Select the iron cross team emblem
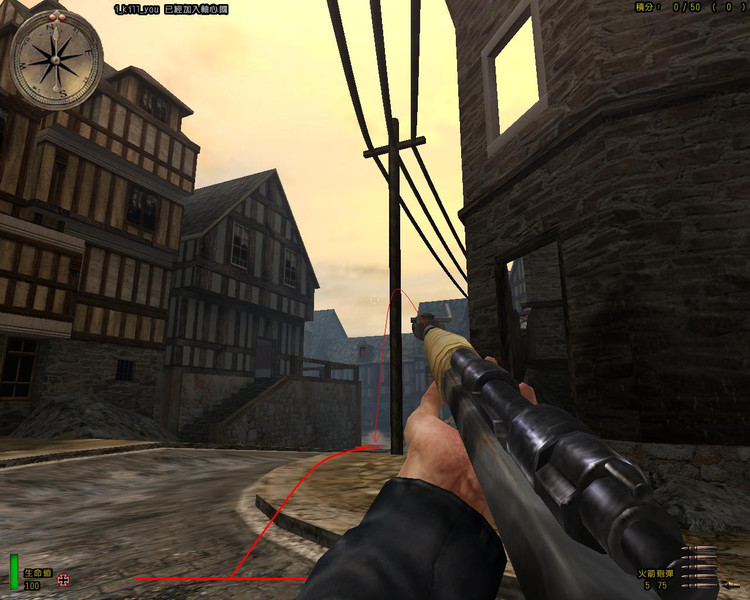750x600 pixels. click(x=64, y=579)
